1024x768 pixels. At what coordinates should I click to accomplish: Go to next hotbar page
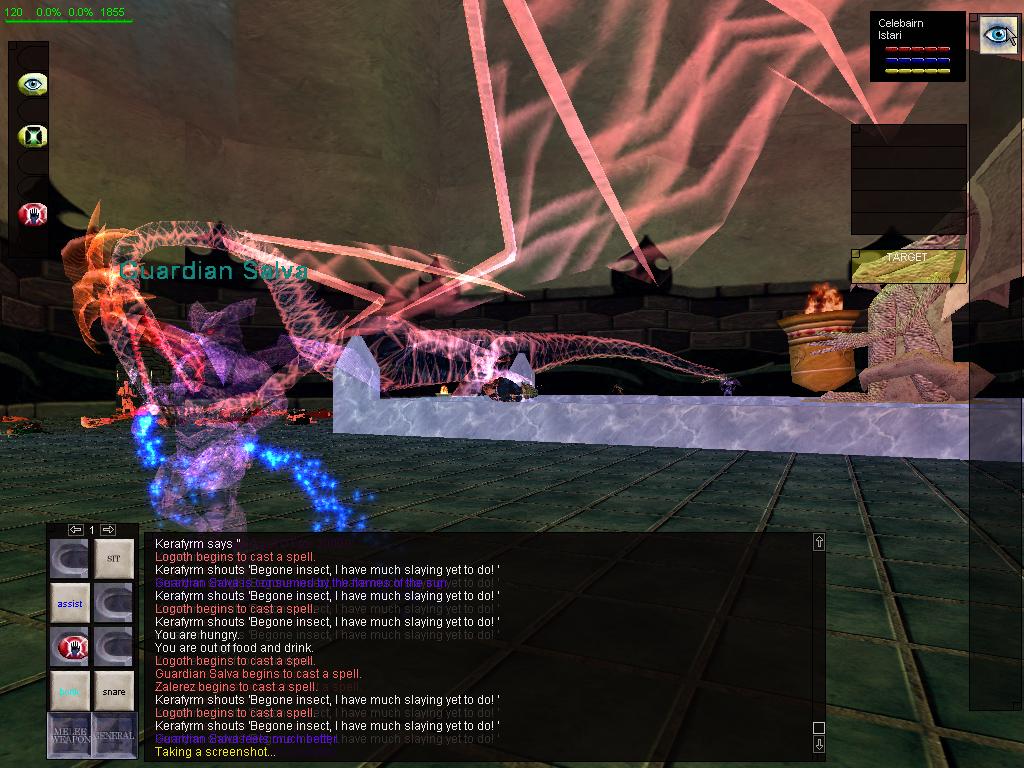click(108, 529)
